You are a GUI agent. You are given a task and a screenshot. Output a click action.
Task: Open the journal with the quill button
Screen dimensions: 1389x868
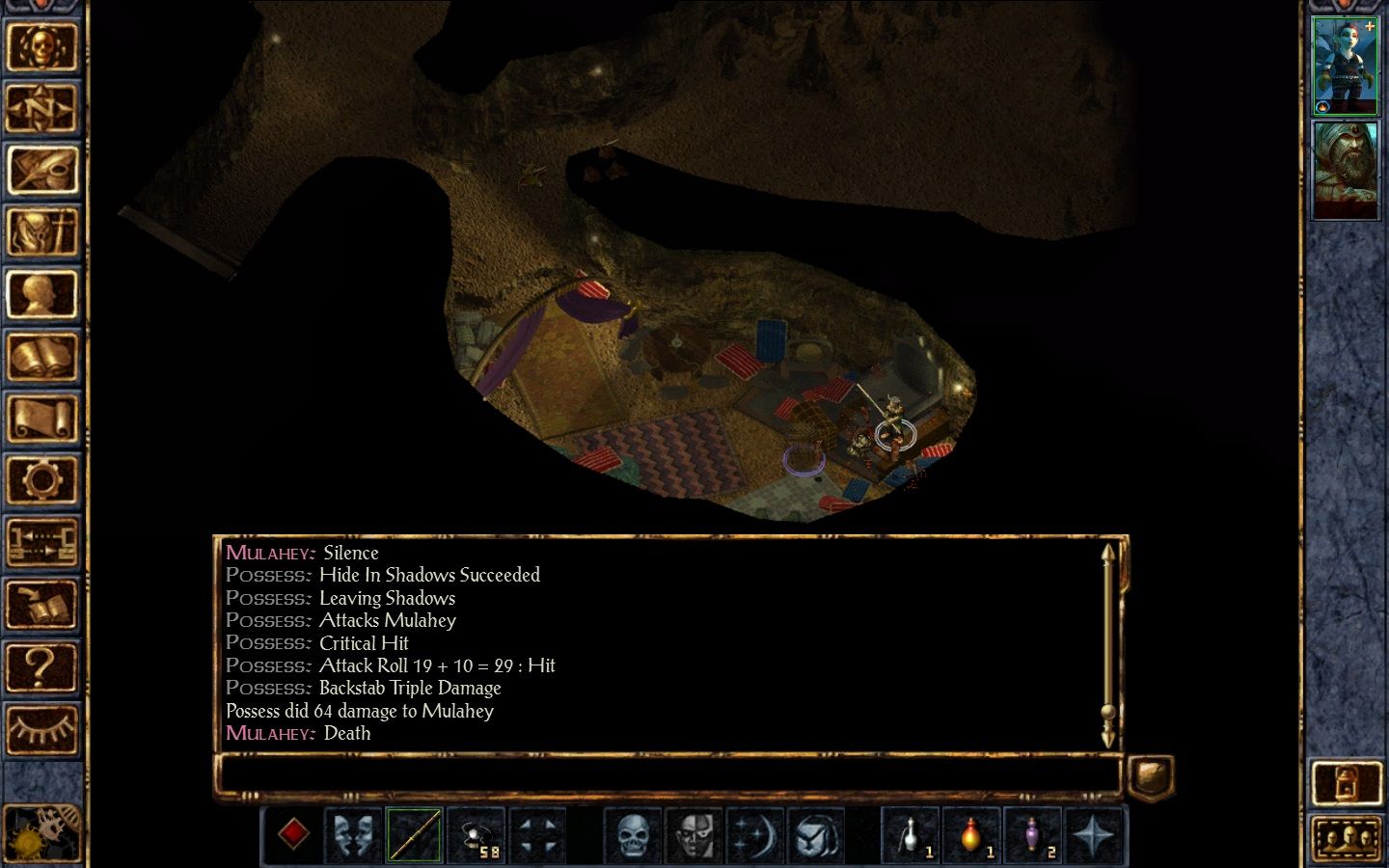tap(41, 171)
